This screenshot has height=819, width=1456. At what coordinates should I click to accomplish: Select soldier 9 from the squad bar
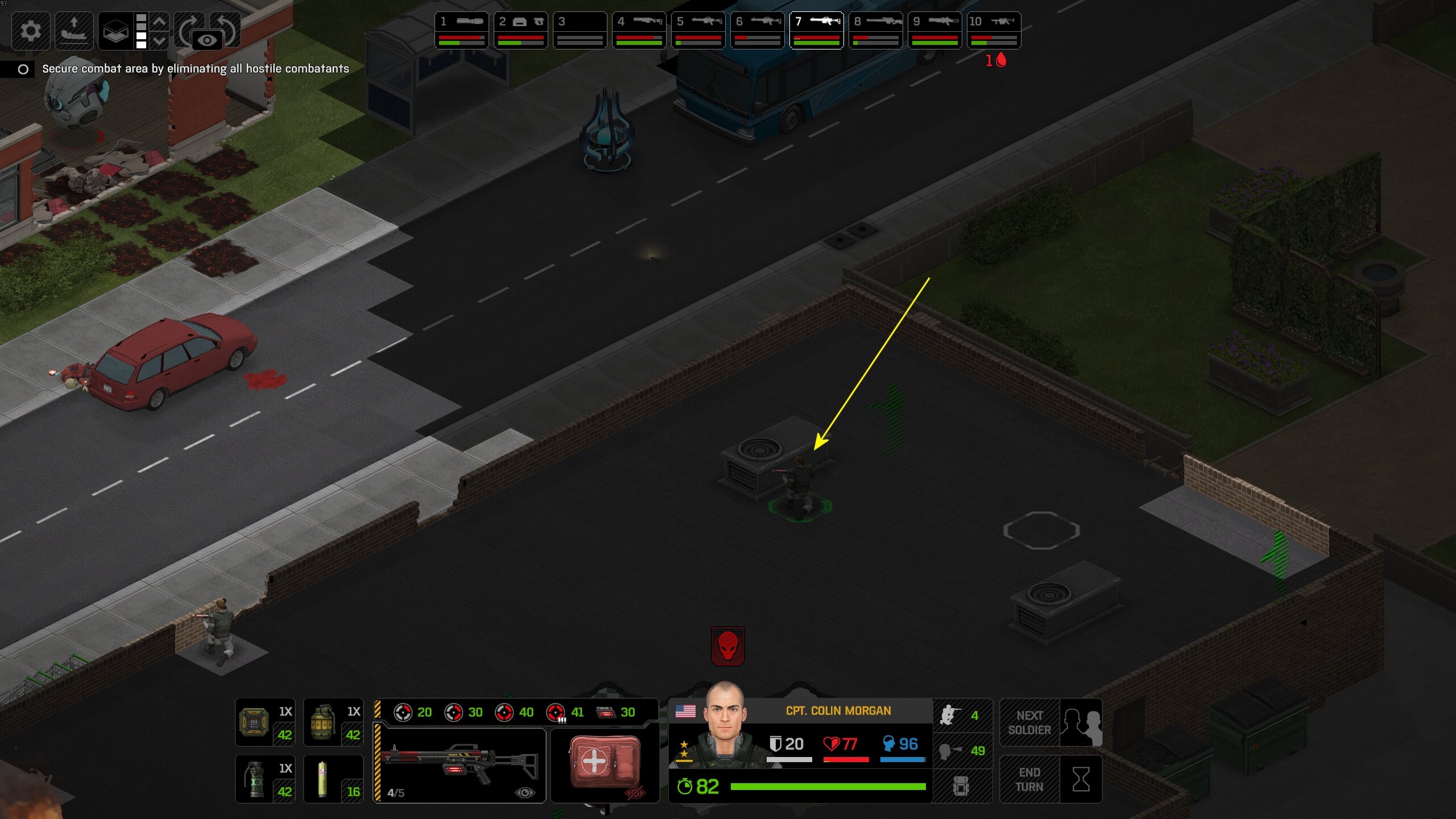pos(934,30)
